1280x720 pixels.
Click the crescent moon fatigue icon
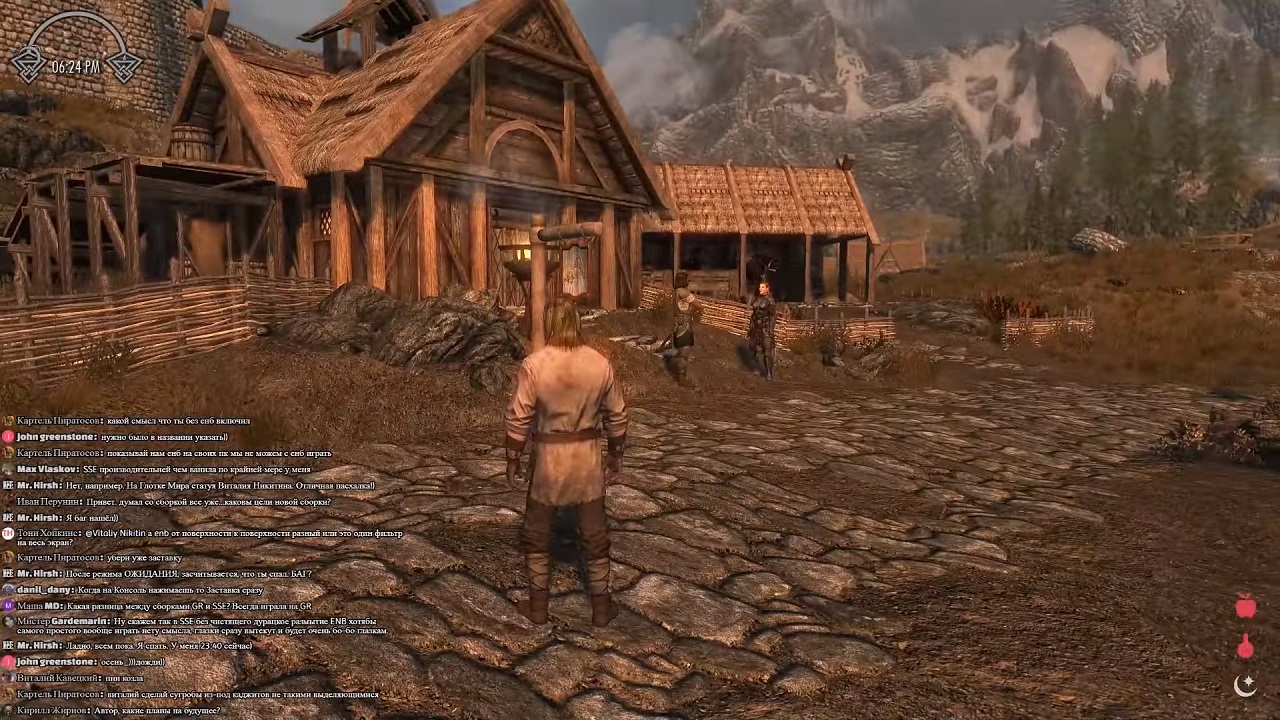(x=1245, y=685)
